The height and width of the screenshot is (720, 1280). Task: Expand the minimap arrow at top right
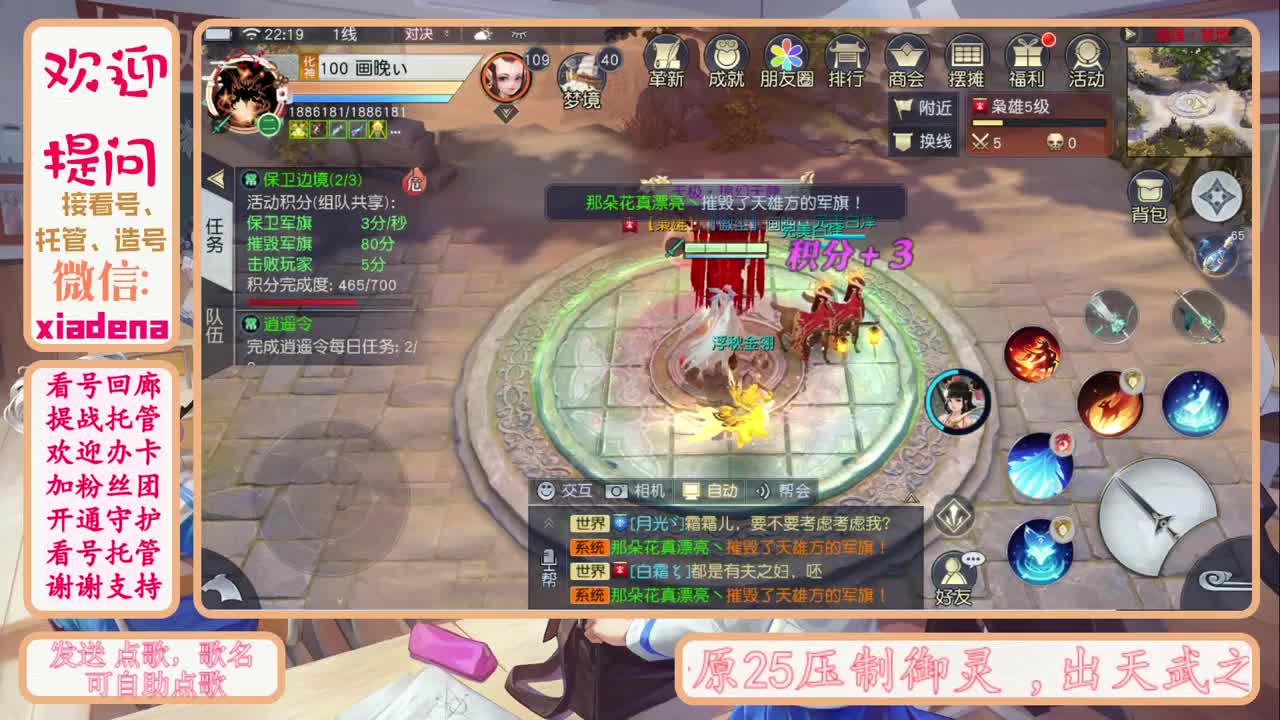click(1130, 34)
